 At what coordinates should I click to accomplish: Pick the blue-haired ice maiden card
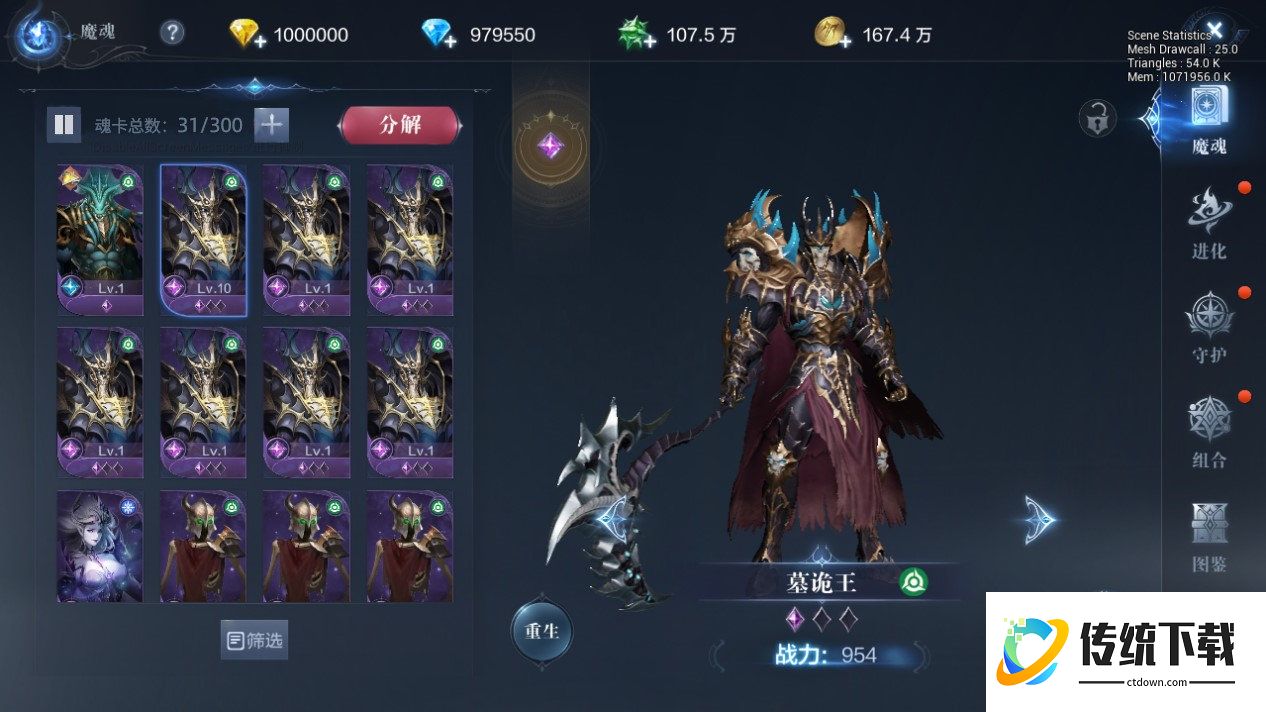pyautogui.click(x=100, y=546)
